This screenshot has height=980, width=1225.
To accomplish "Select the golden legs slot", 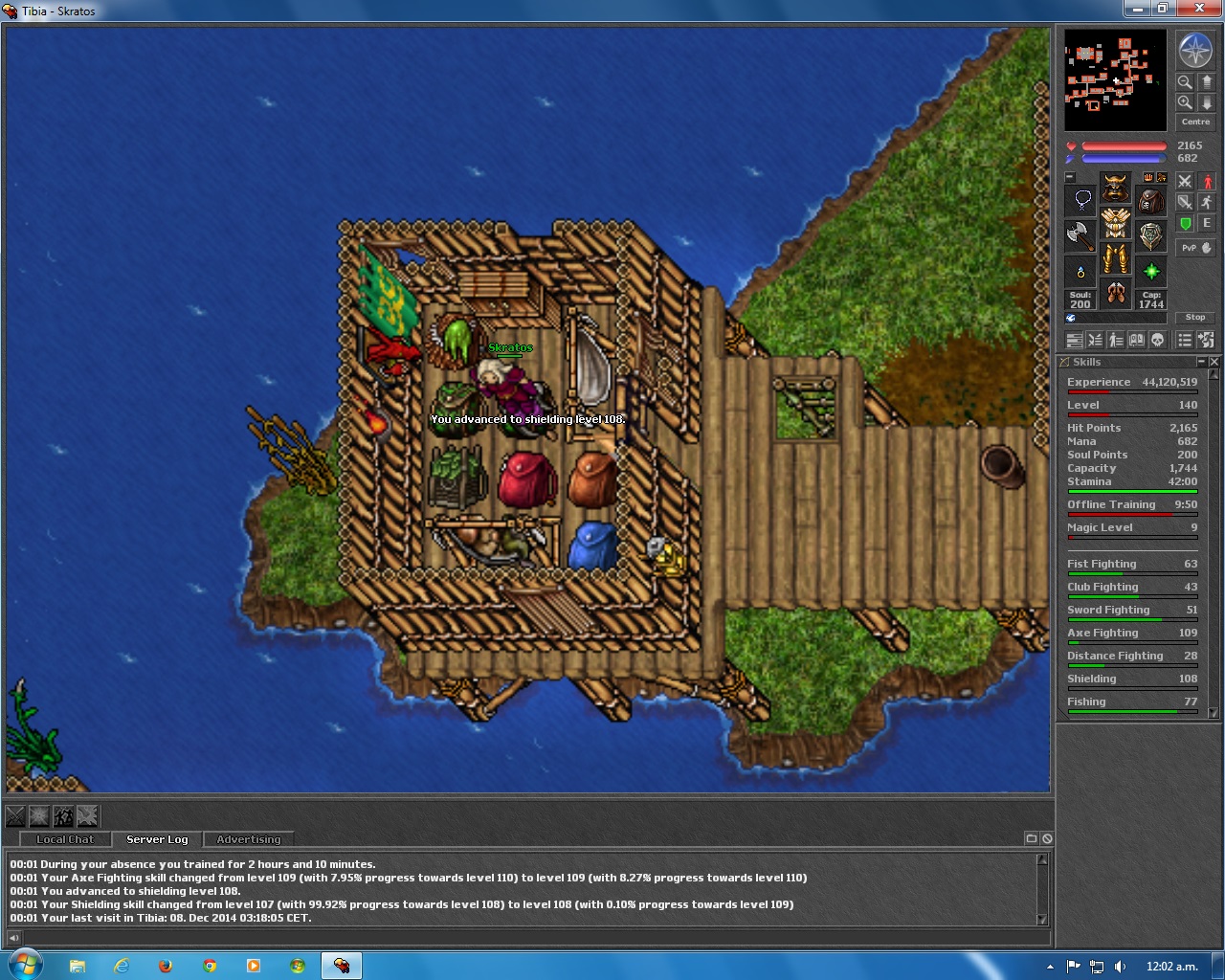I will pos(1115,258).
